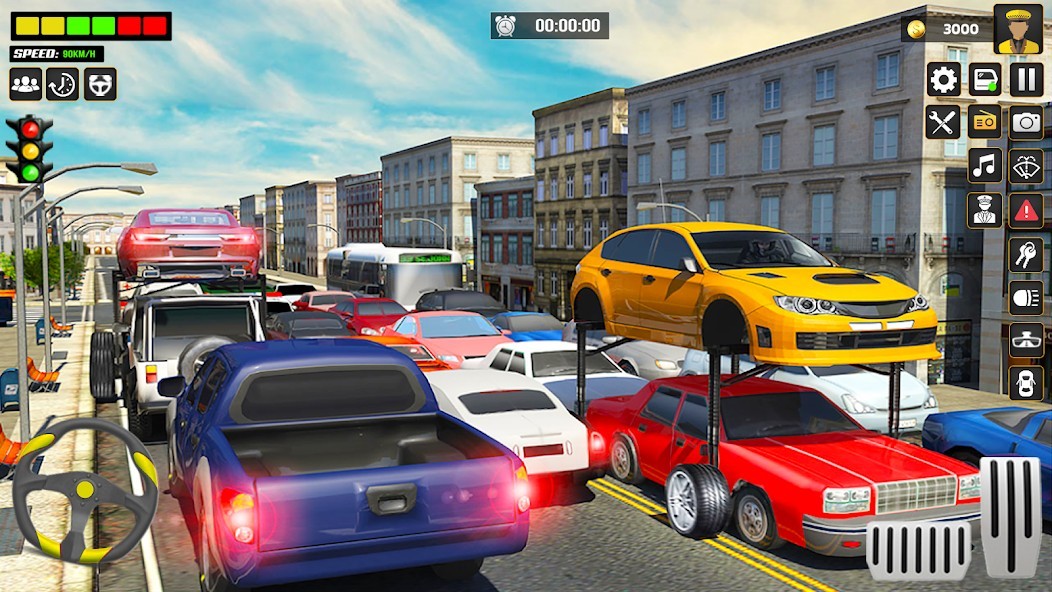Click the clock with arrow icon

pyautogui.click(x=63, y=84)
